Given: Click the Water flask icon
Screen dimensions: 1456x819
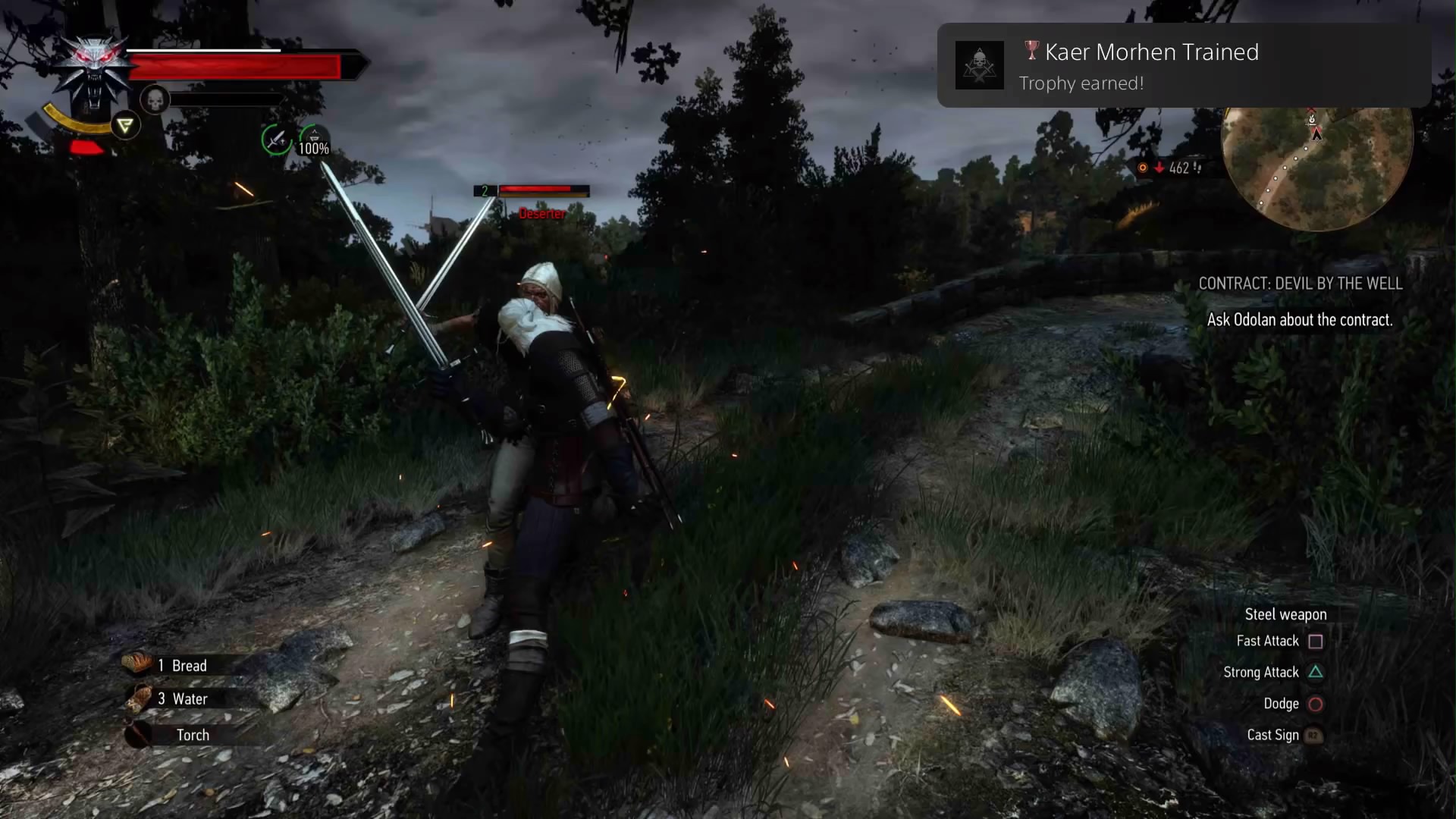Looking at the screenshot, I should [138, 698].
